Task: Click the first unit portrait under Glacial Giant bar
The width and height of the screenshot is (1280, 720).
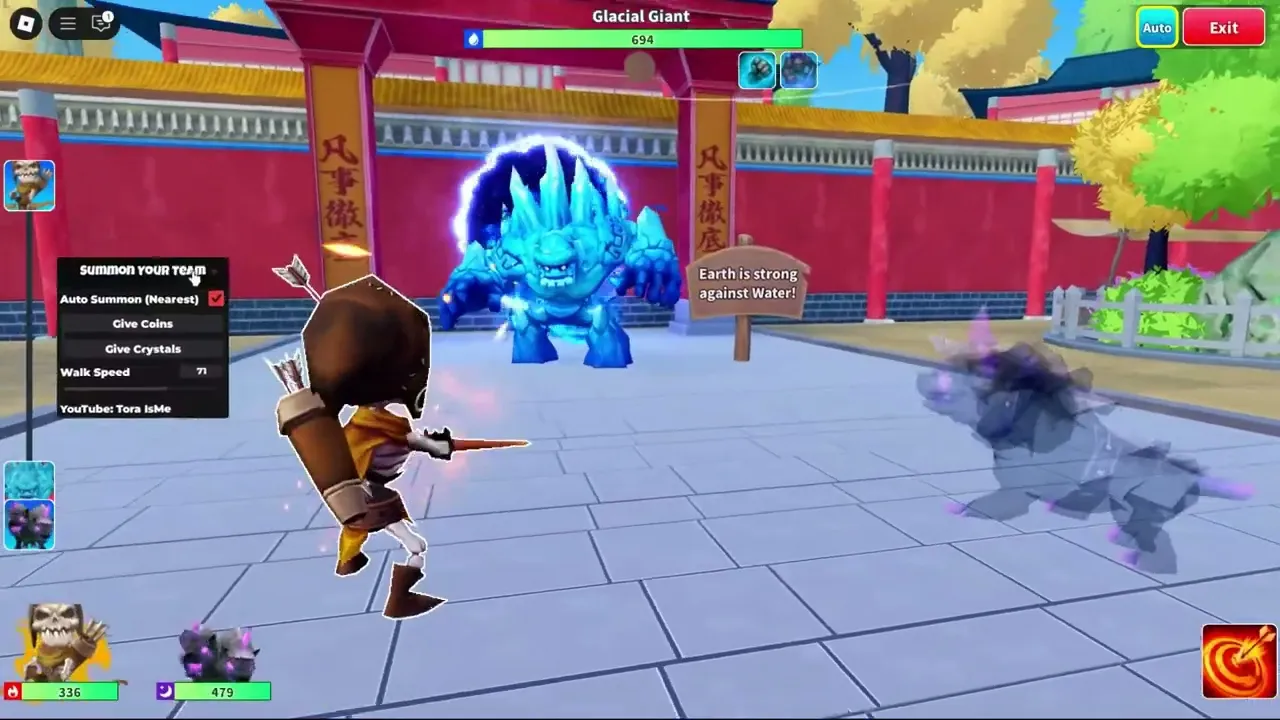Action: 757,70
